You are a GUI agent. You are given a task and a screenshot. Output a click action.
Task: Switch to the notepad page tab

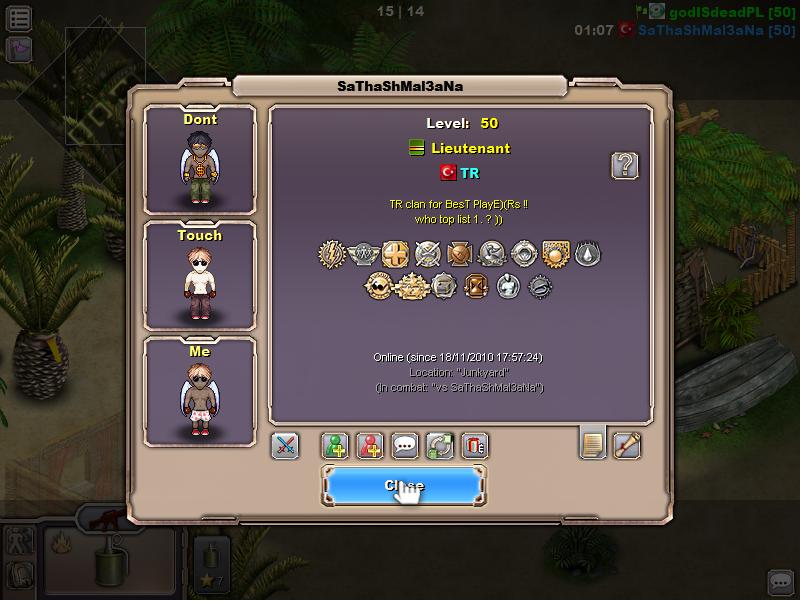(593, 444)
